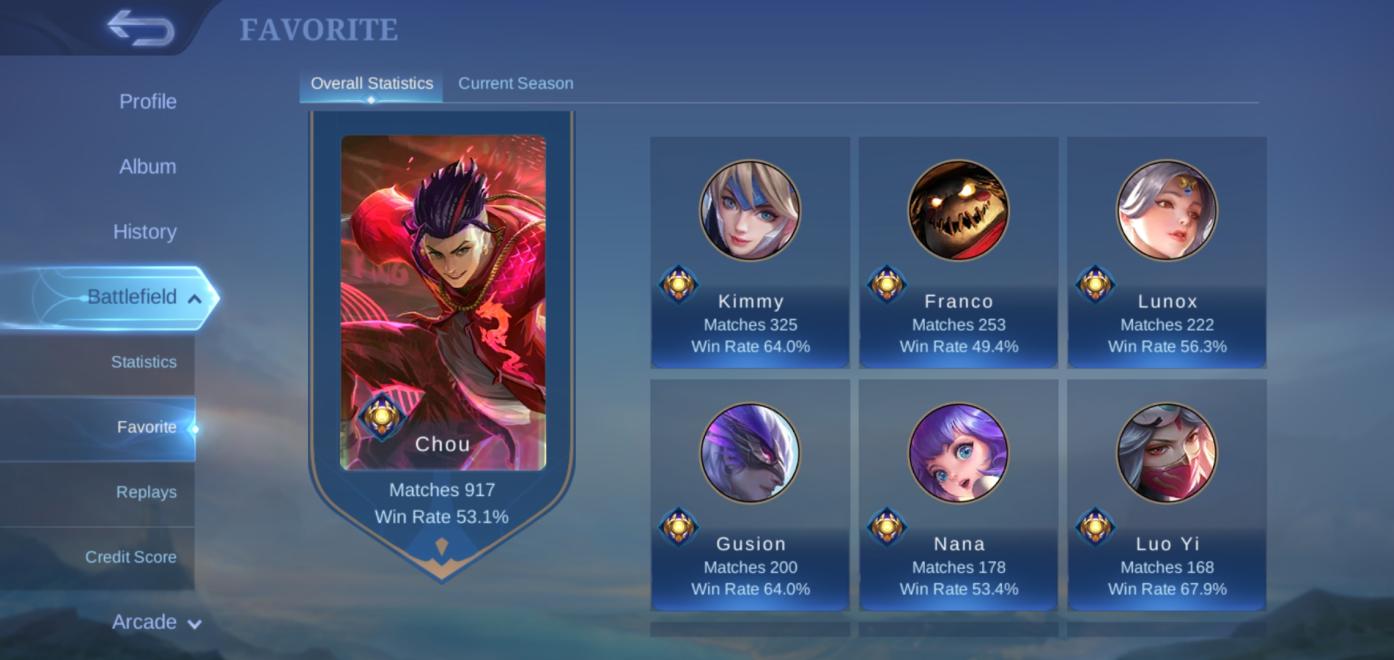
Task: Pick the Gusion hero card
Action: click(x=750, y=494)
